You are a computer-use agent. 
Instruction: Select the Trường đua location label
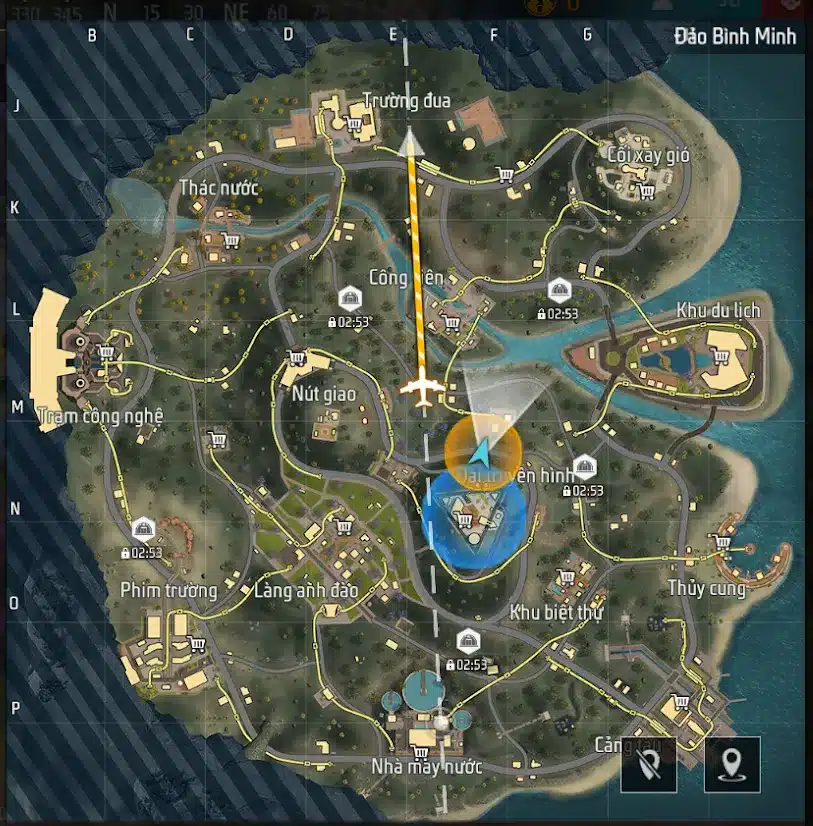click(x=406, y=101)
